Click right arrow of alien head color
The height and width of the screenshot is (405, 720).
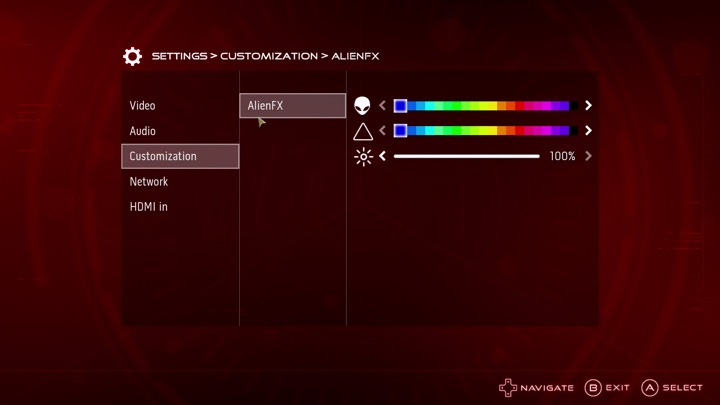588,105
